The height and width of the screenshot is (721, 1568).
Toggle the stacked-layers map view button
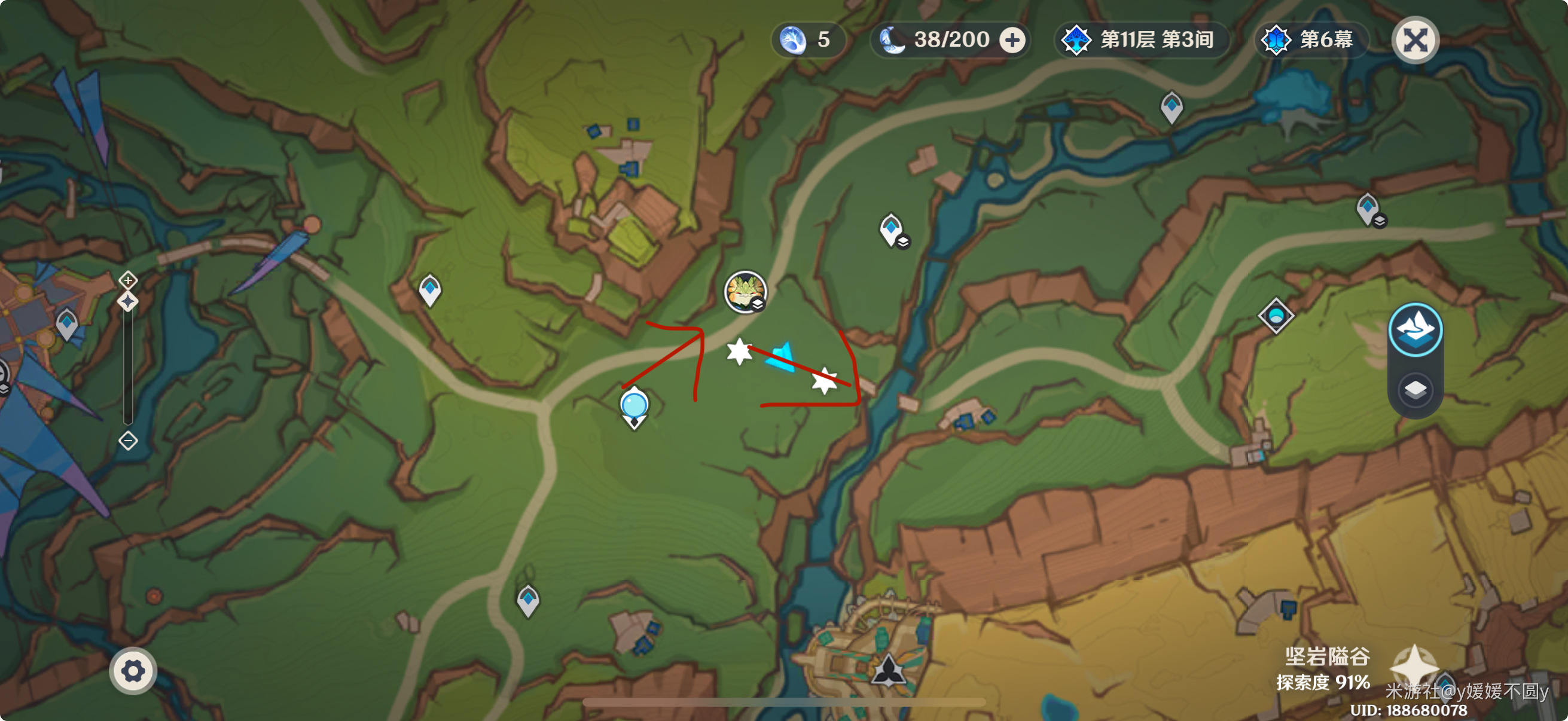(1416, 390)
